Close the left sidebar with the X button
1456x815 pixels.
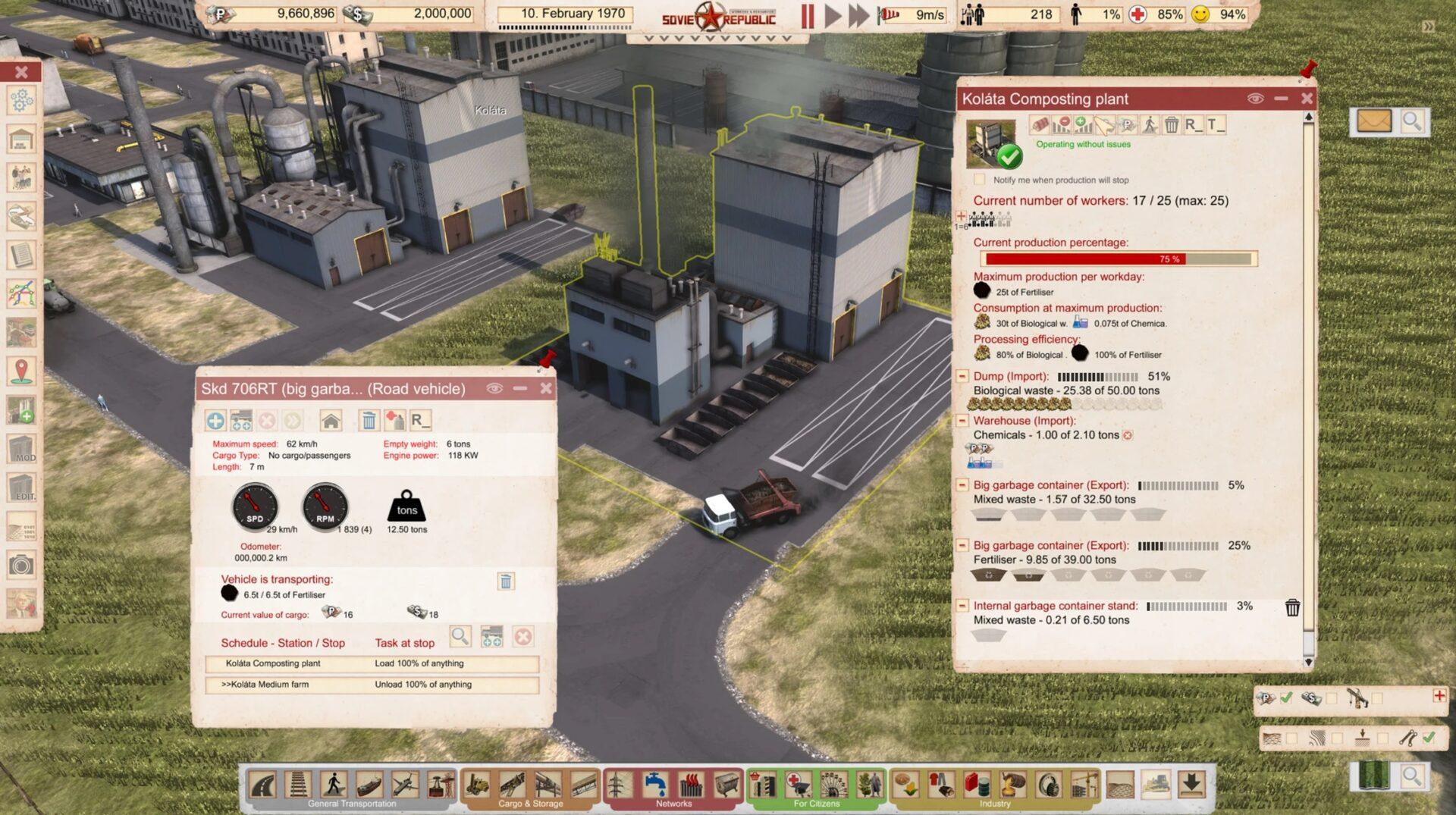pyautogui.click(x=21, y=72)
